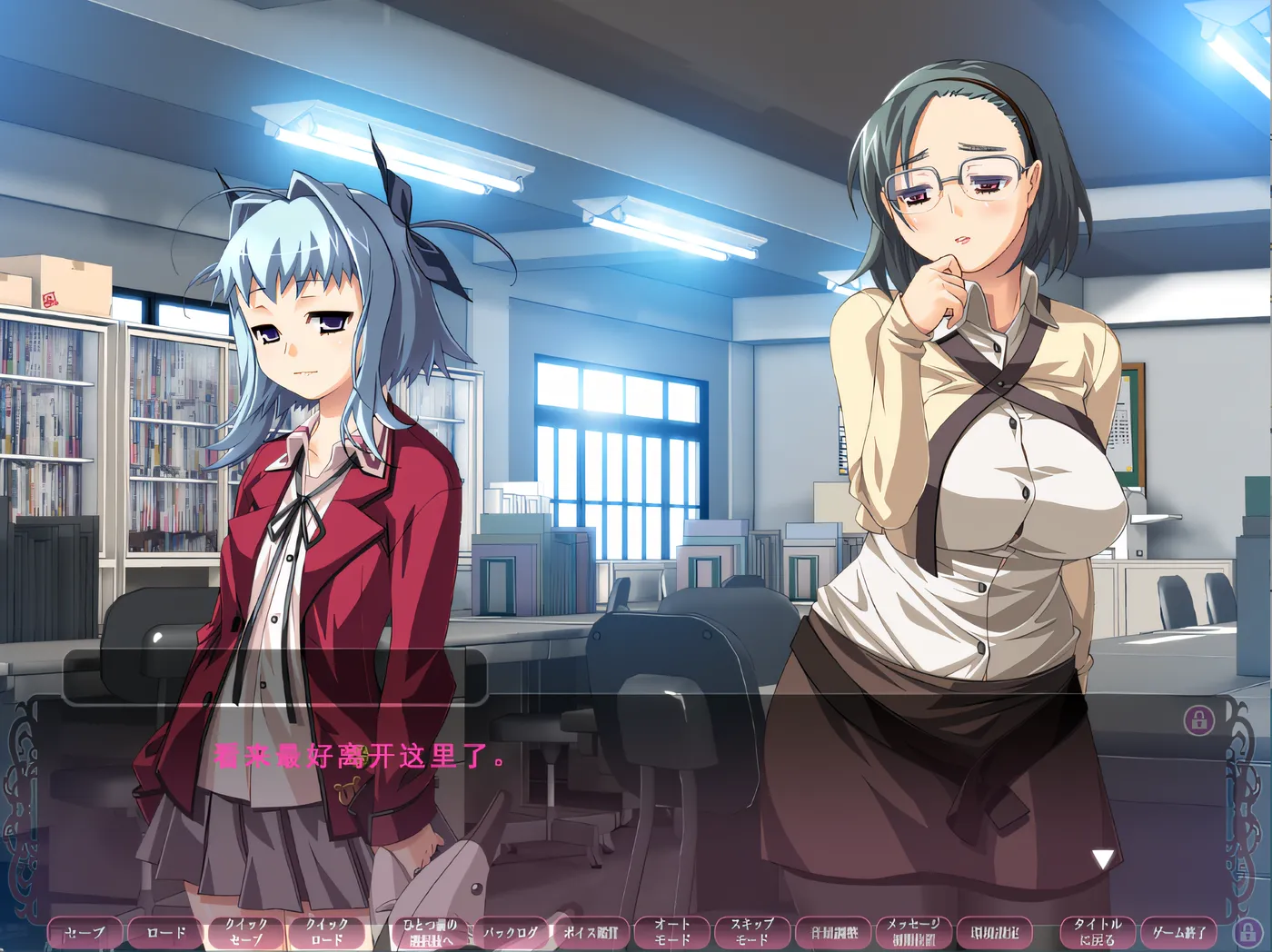Switch to クイックロード quick load

[x=326, y=932]
